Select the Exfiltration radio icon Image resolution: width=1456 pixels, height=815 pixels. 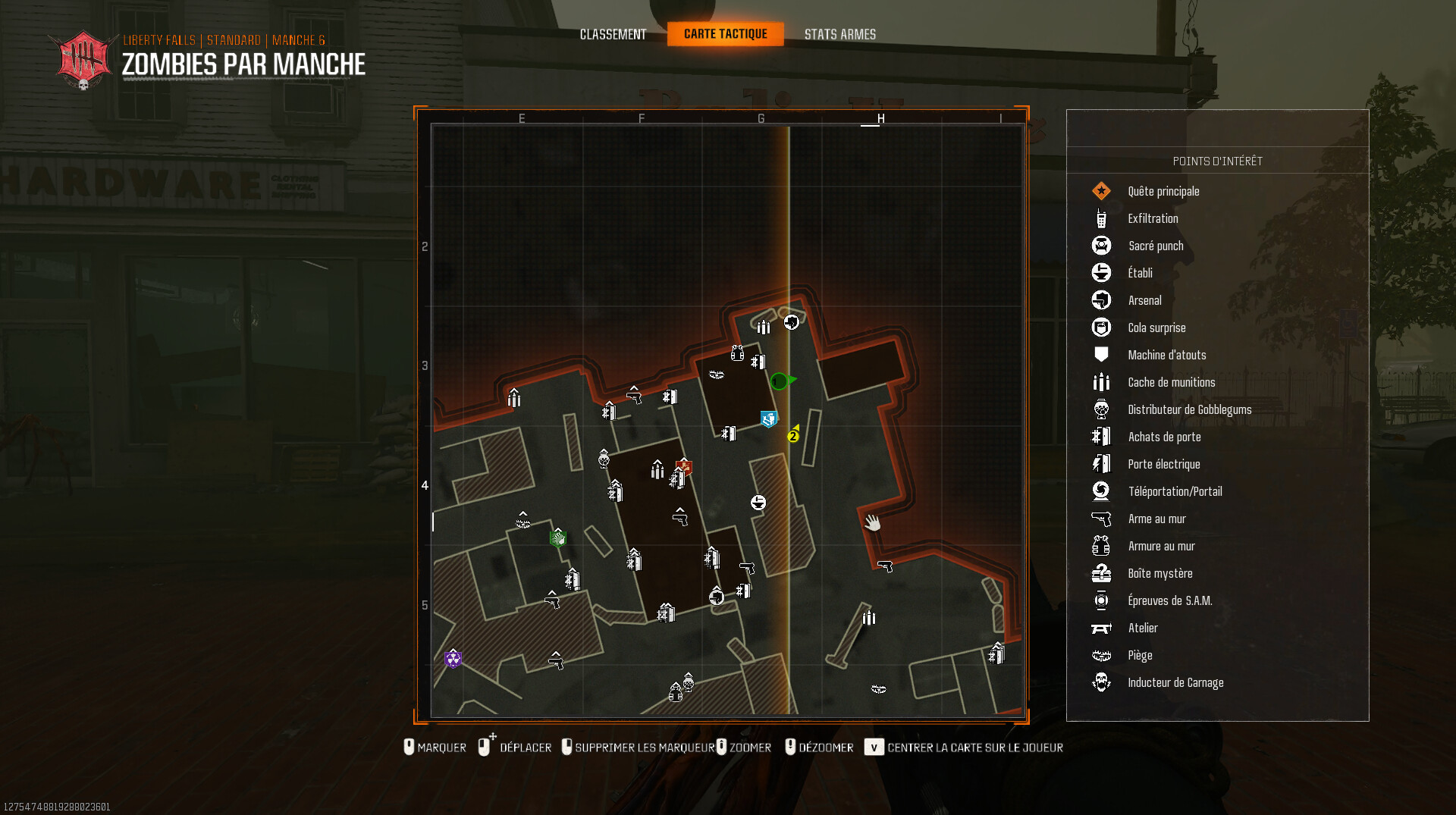coord(1101,218)
